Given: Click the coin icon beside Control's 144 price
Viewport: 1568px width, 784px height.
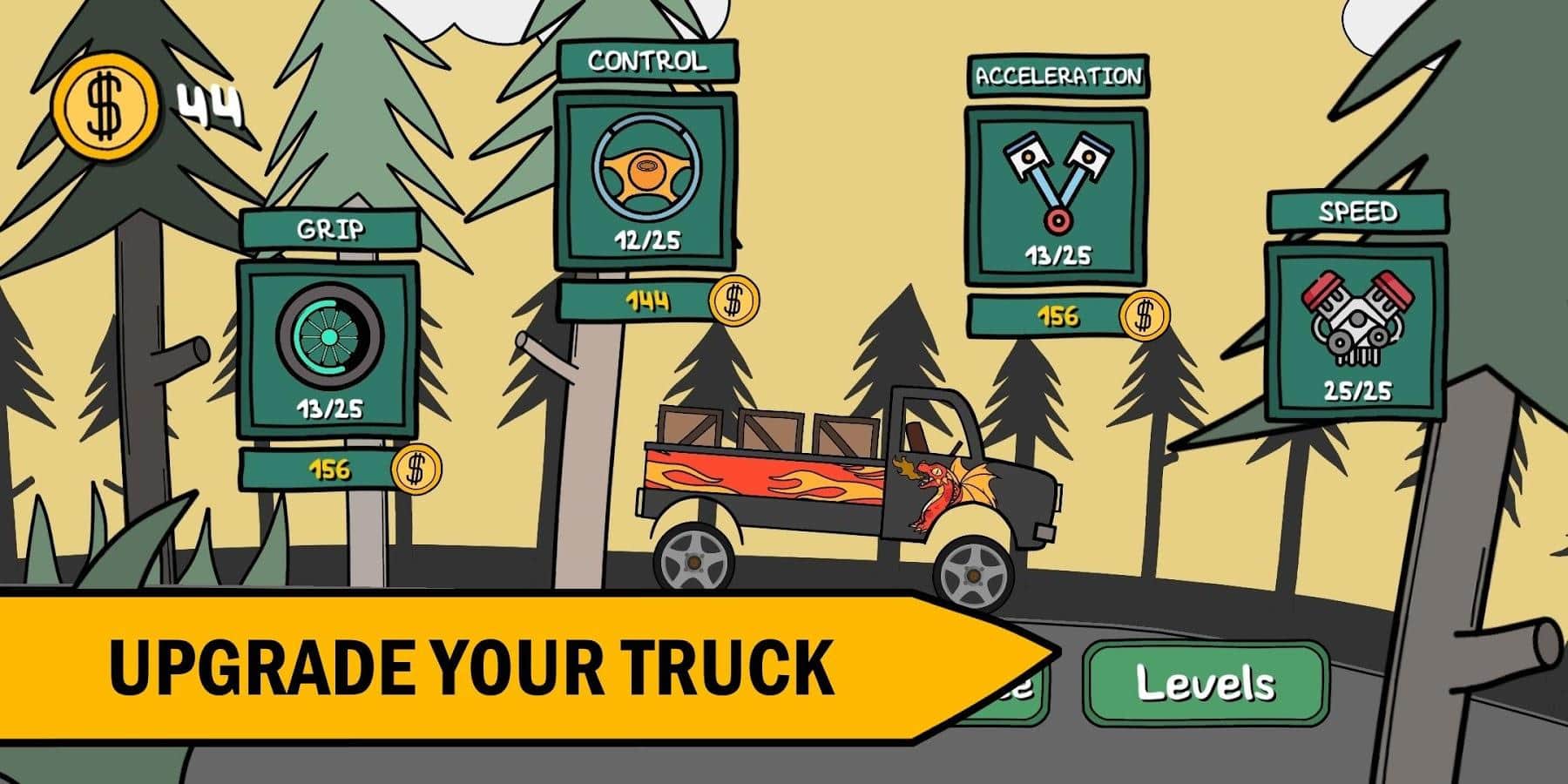Looking at the screenshot, I should point(734,301).
